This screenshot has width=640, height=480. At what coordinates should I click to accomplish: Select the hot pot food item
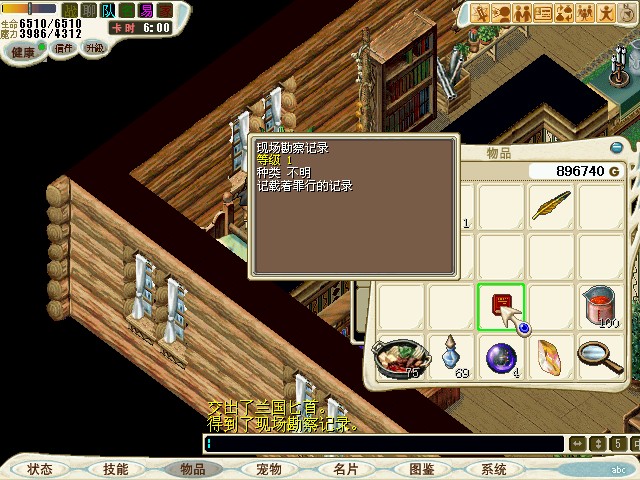point(399,356)
